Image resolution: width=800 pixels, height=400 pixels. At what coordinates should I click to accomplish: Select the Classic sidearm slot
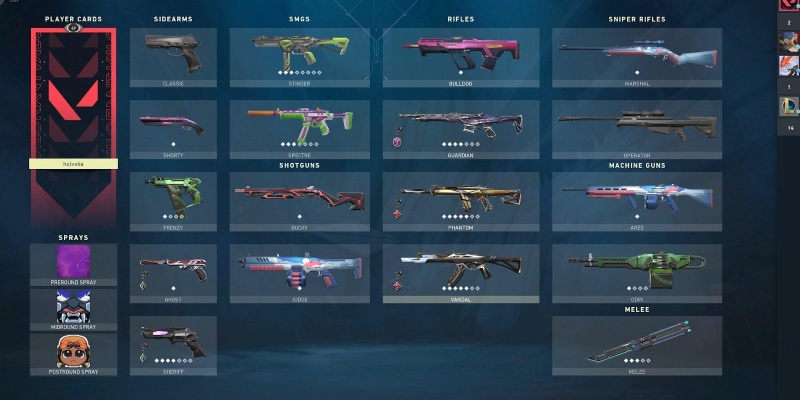(x=173, y=57)
